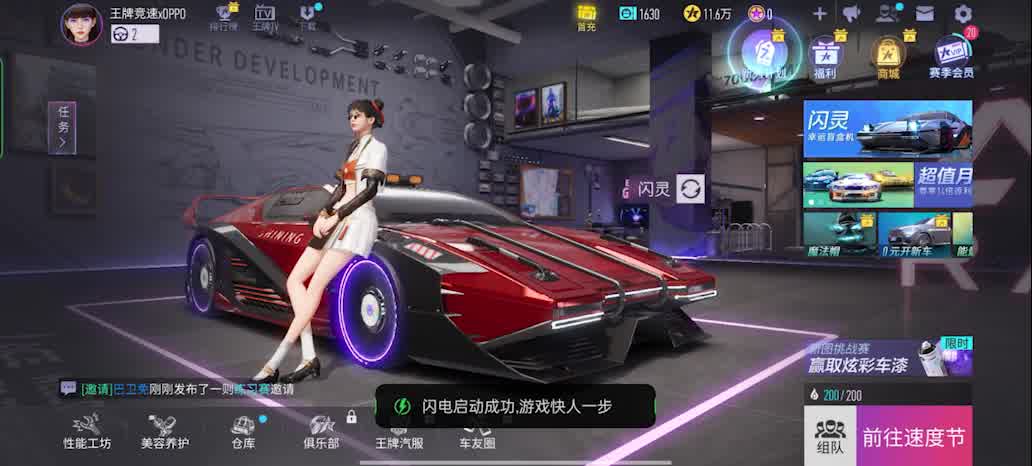Open the friends list icon
This screenshot has width=1032, height=466.
point(887,14)
